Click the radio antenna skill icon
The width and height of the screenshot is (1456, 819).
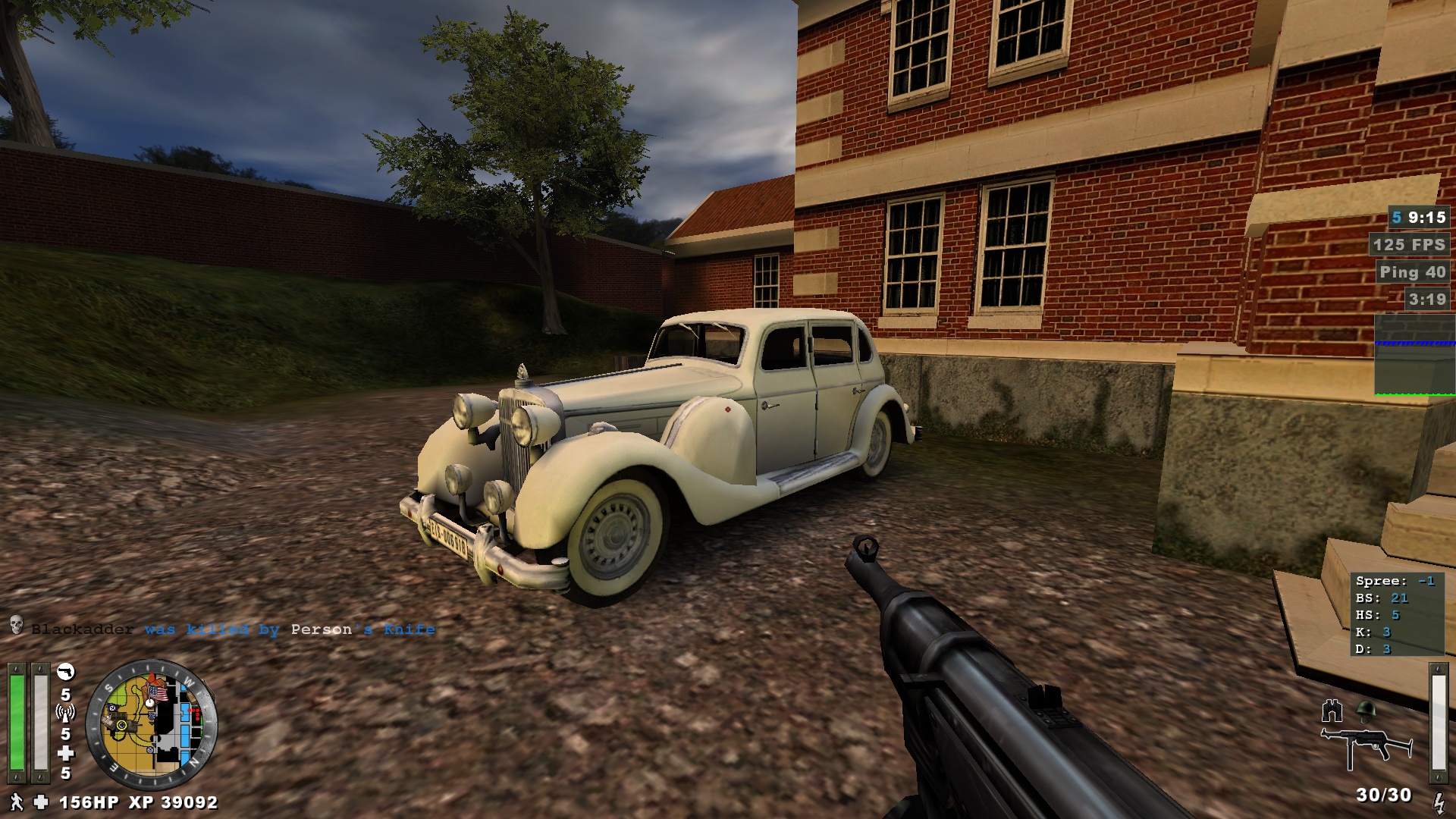66,713
